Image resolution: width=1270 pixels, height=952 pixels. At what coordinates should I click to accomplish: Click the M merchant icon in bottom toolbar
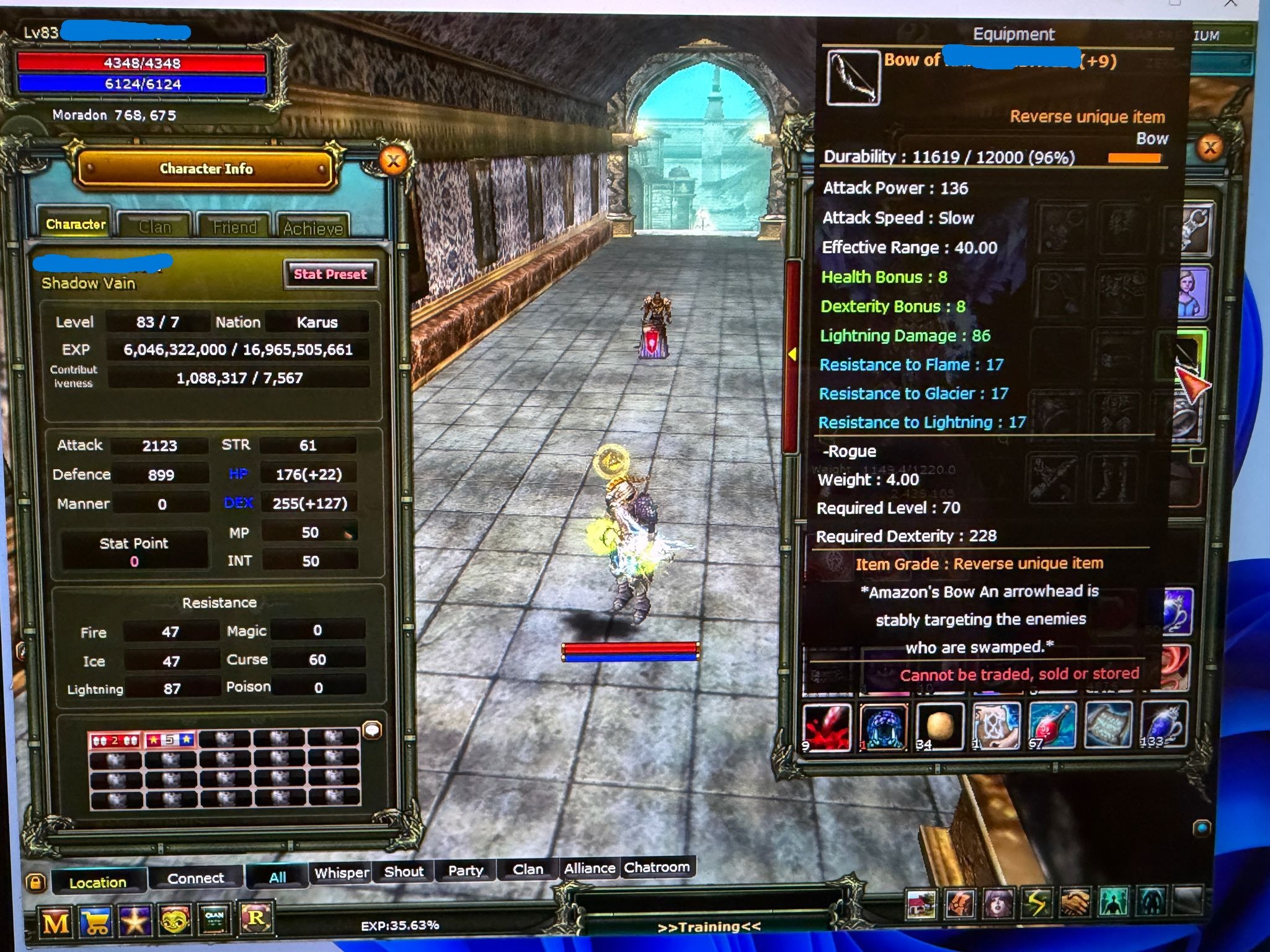coord(54,920)
